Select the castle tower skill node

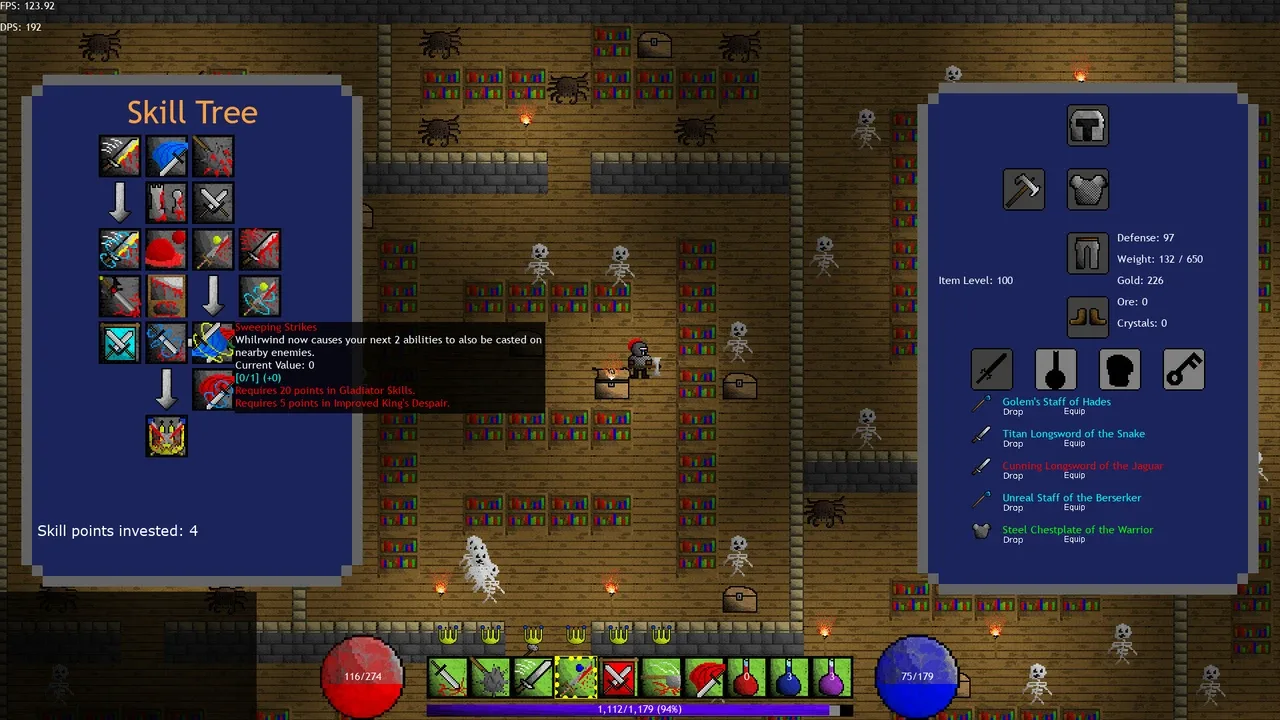(x=166, y=203)
